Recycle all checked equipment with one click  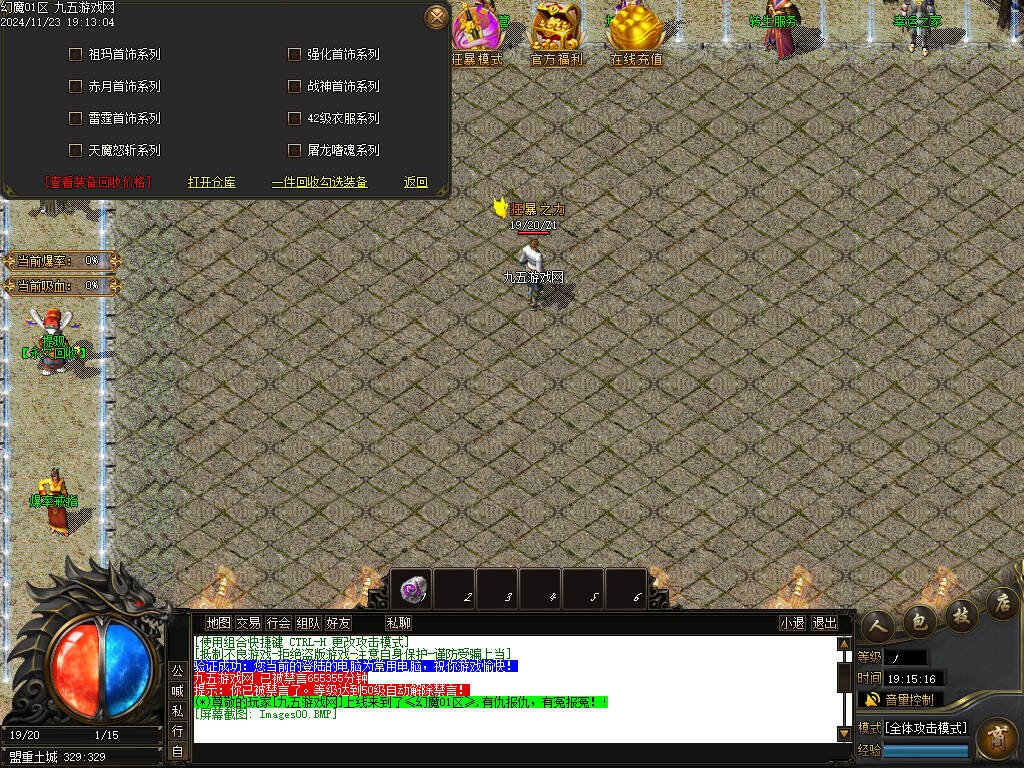tap(320, 182)
